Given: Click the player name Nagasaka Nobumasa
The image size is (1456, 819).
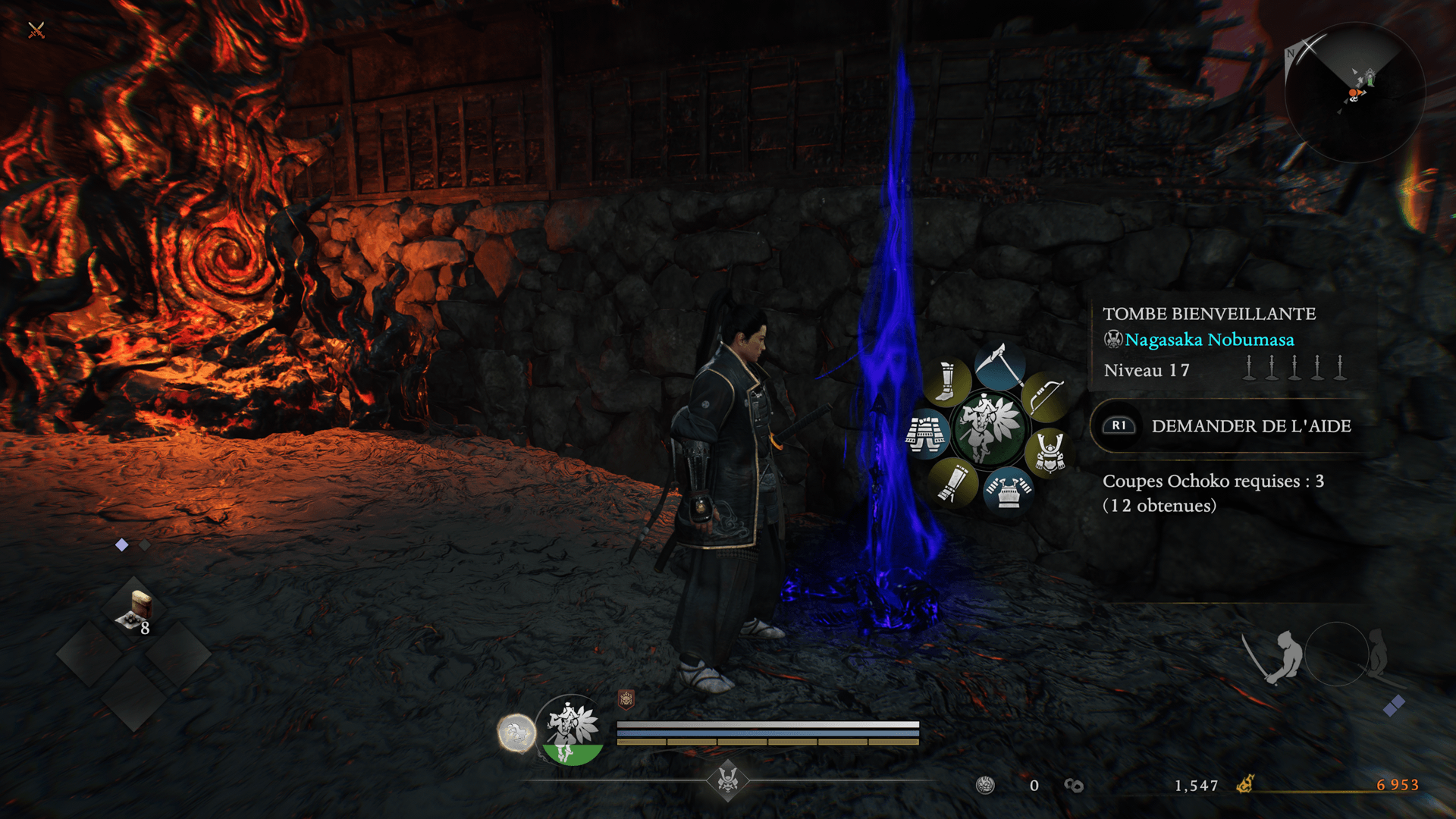Looking at the screenshot, I should pyautogui.click(x=1209, y=340).
